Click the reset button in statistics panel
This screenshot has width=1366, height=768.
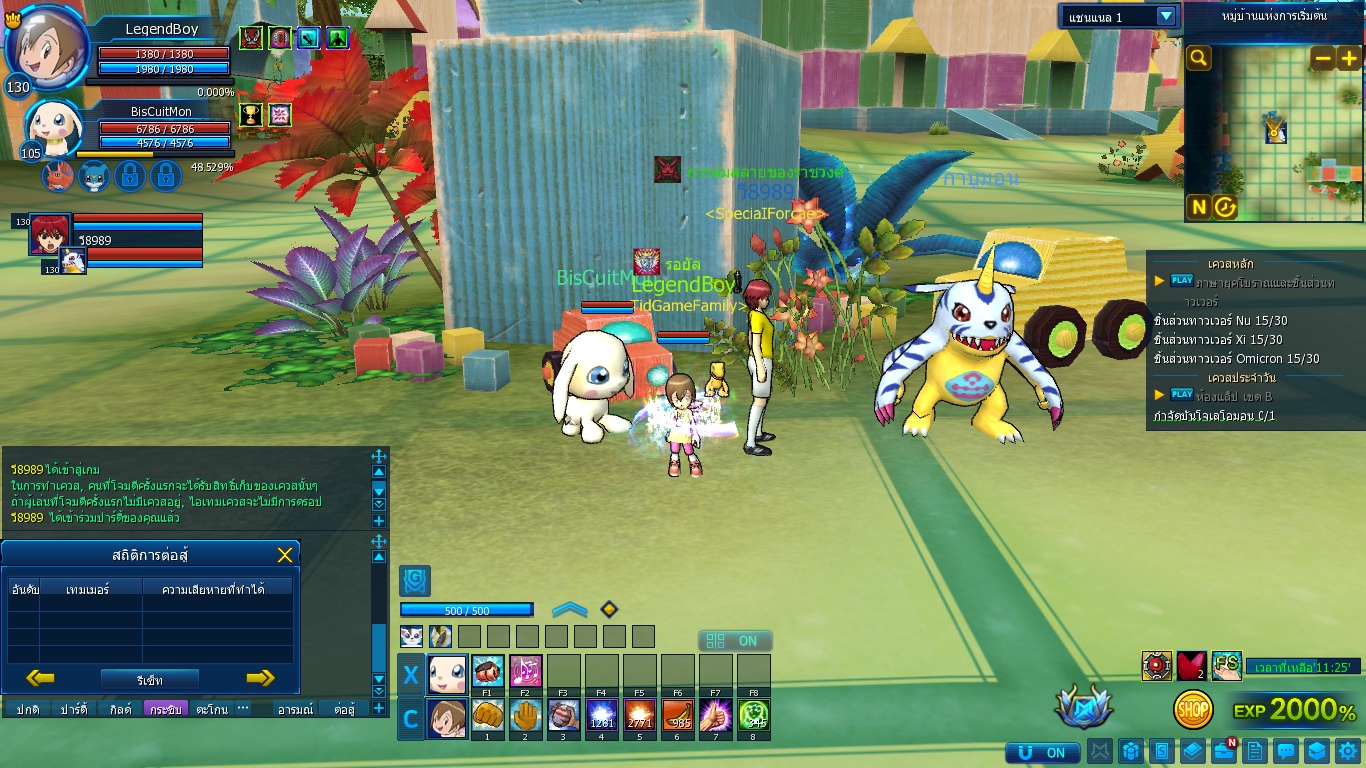(149, 679)
